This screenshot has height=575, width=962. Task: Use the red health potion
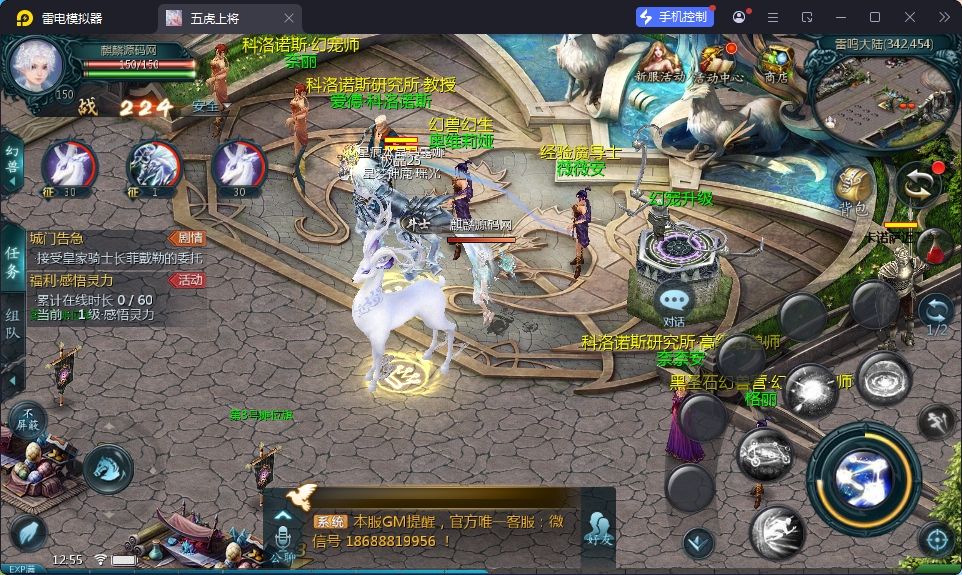(934, 246)
